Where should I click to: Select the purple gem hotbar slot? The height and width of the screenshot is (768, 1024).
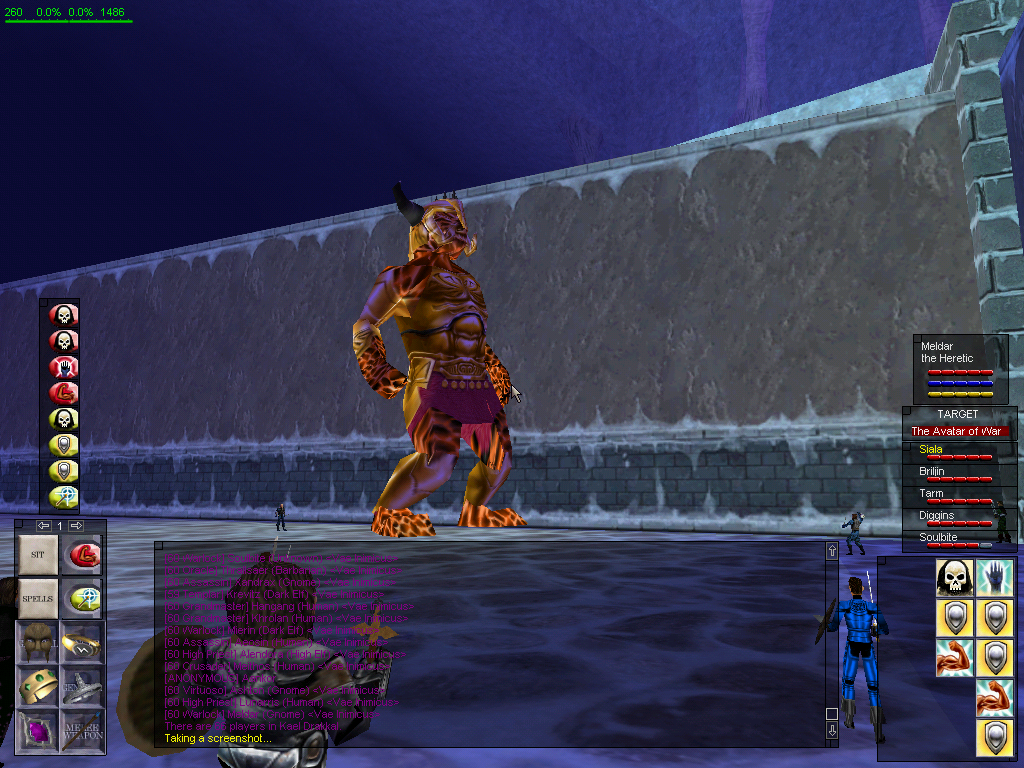click(37, 728)
